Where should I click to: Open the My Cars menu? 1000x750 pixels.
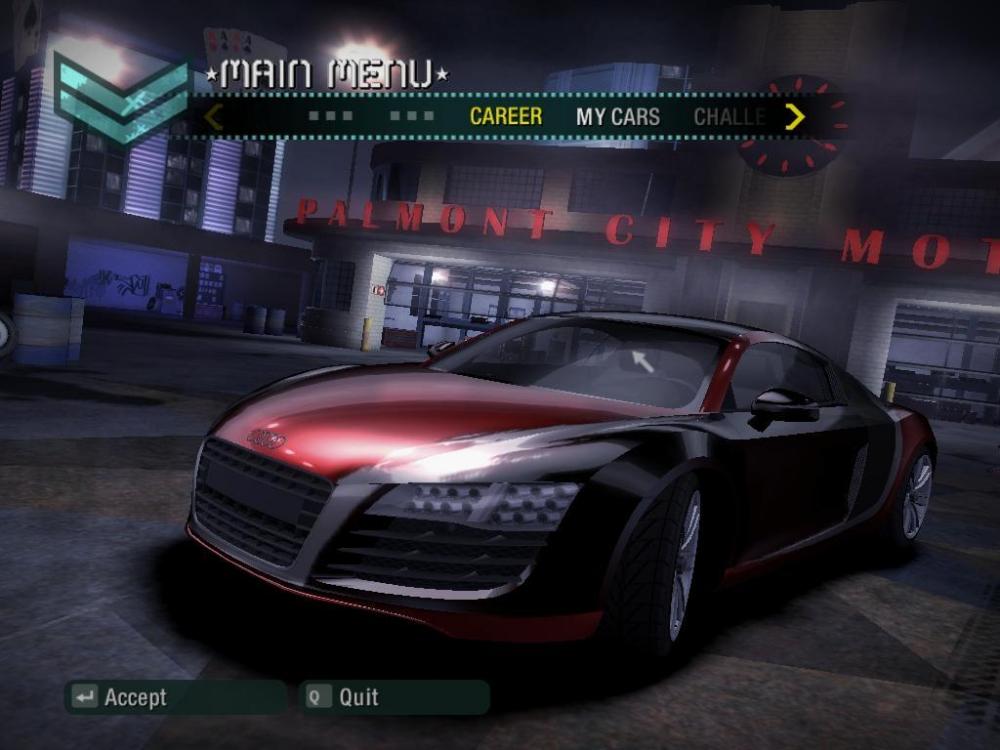coord(617,116)
